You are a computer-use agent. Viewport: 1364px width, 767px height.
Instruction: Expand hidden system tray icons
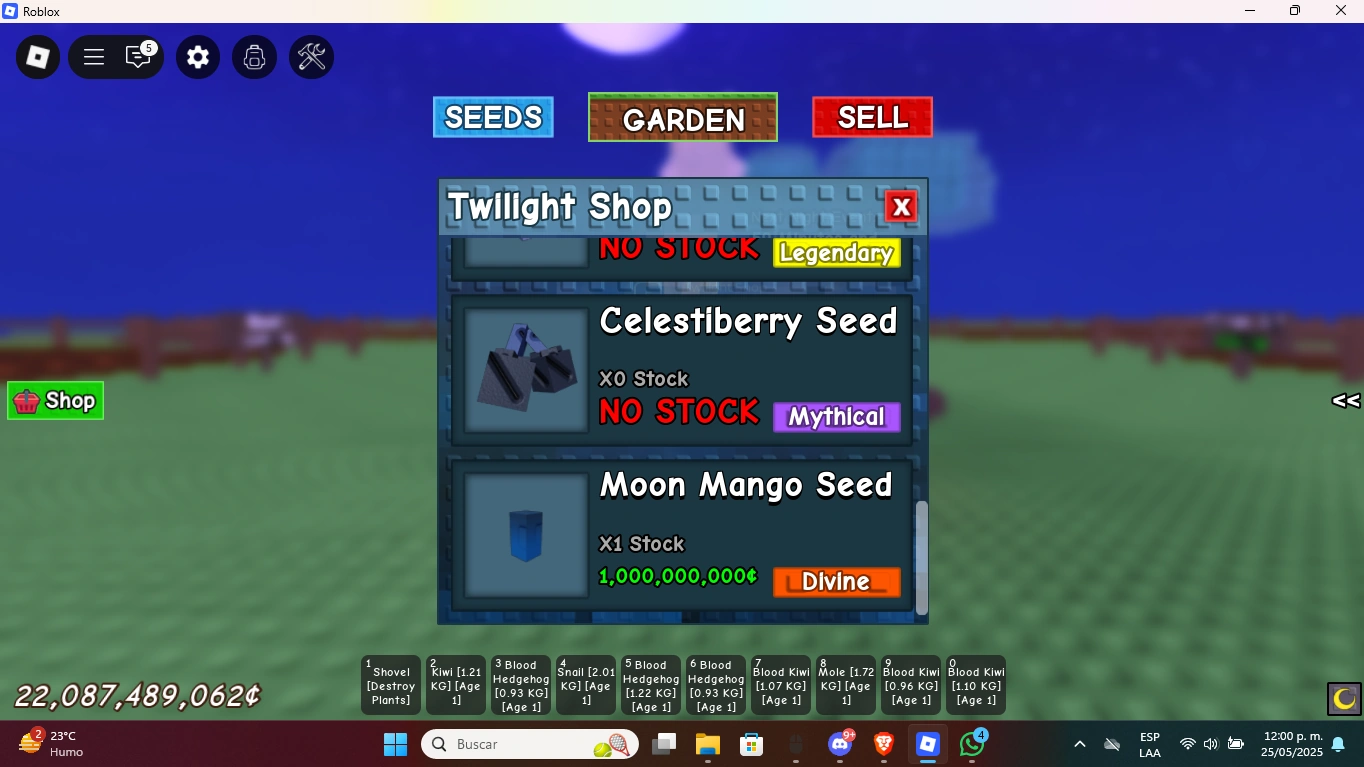tap(1080, 744)
